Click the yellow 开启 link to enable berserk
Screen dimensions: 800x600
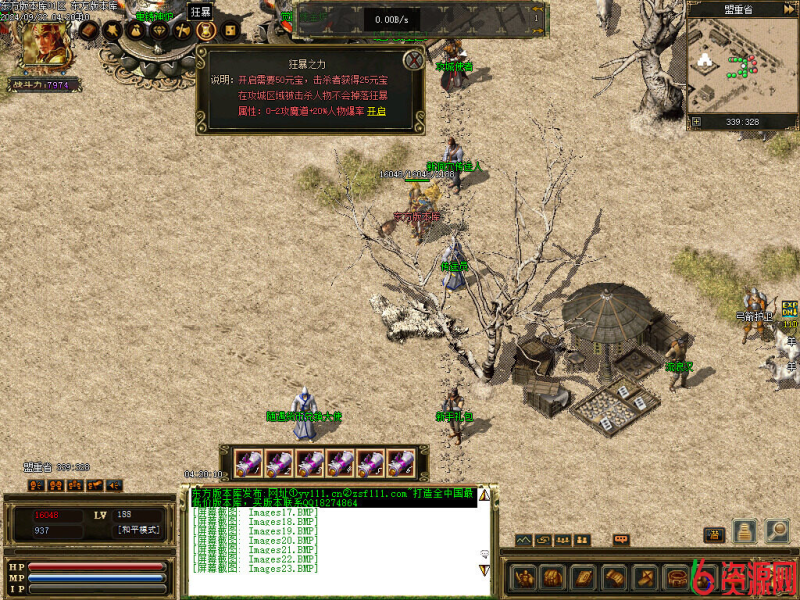coord(376,112)
